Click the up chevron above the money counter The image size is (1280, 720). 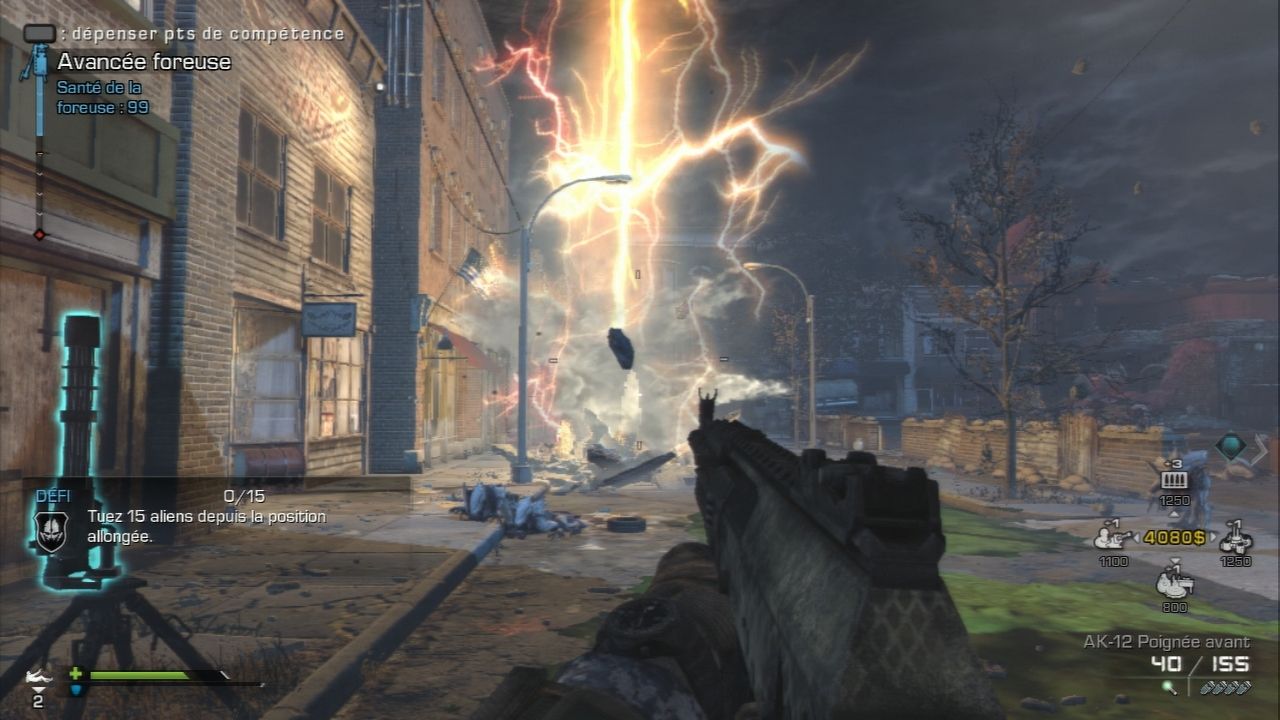pyautogui.click(x=1174, y=514)
